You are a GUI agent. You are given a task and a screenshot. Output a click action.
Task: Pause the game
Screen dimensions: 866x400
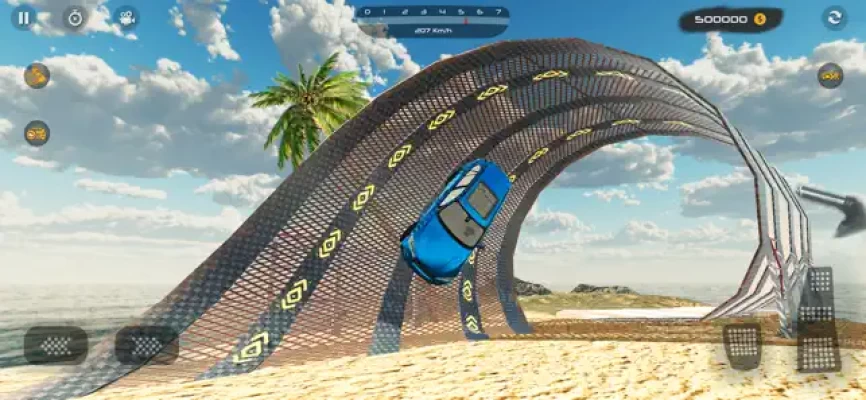23,17
